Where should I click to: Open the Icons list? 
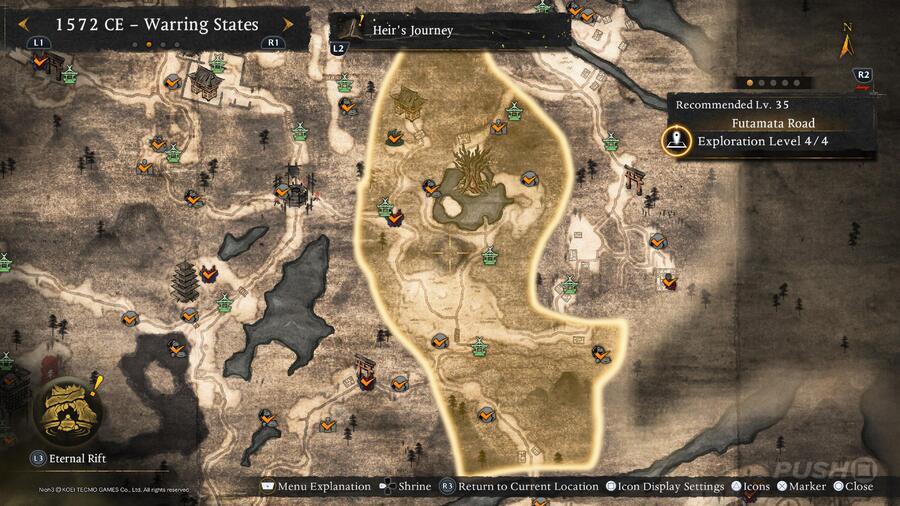(754, 487)
